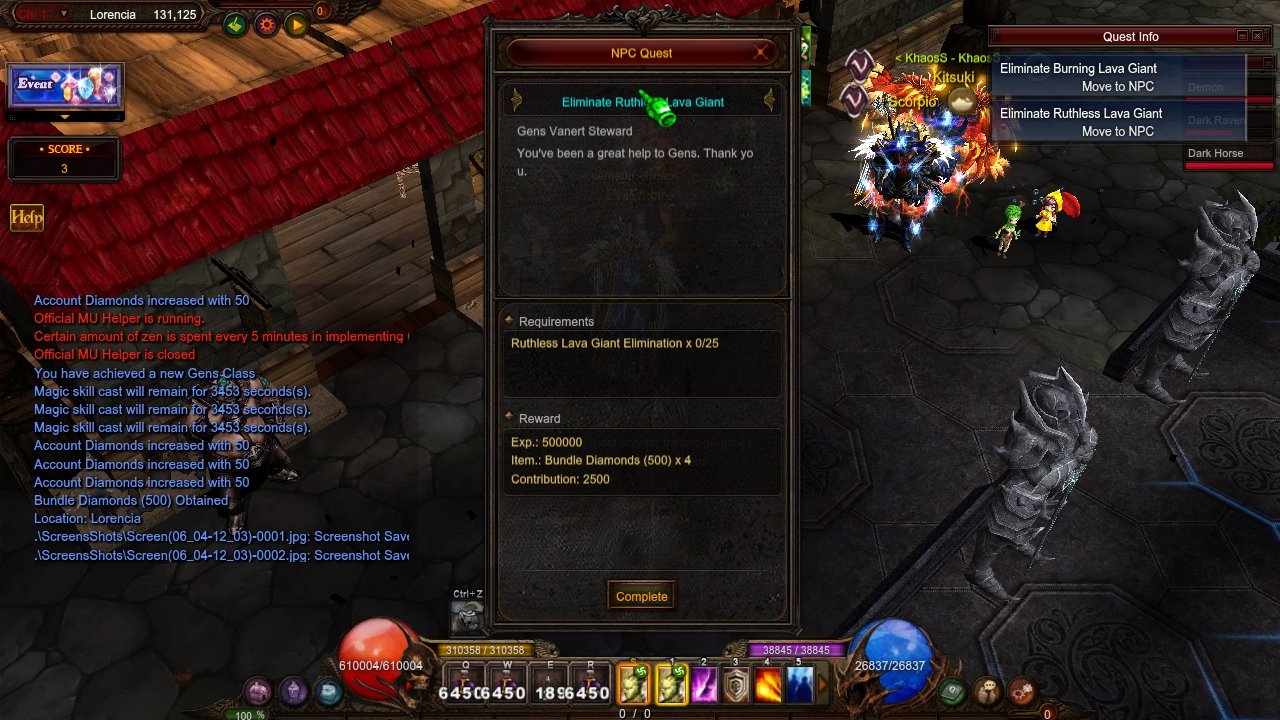Use the fire slash skill

(767, 686)
